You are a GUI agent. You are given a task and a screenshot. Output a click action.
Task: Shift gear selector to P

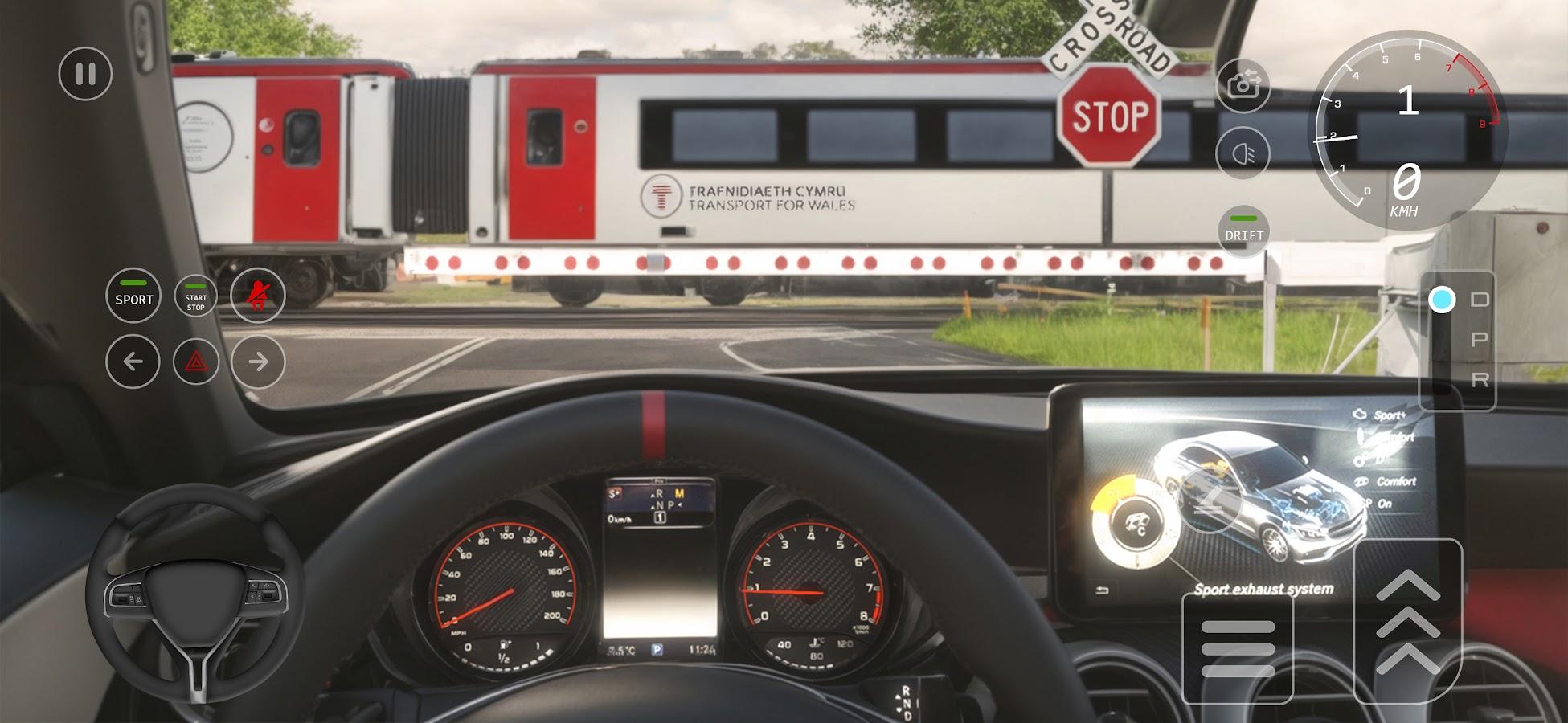[x=1479, y=340]
